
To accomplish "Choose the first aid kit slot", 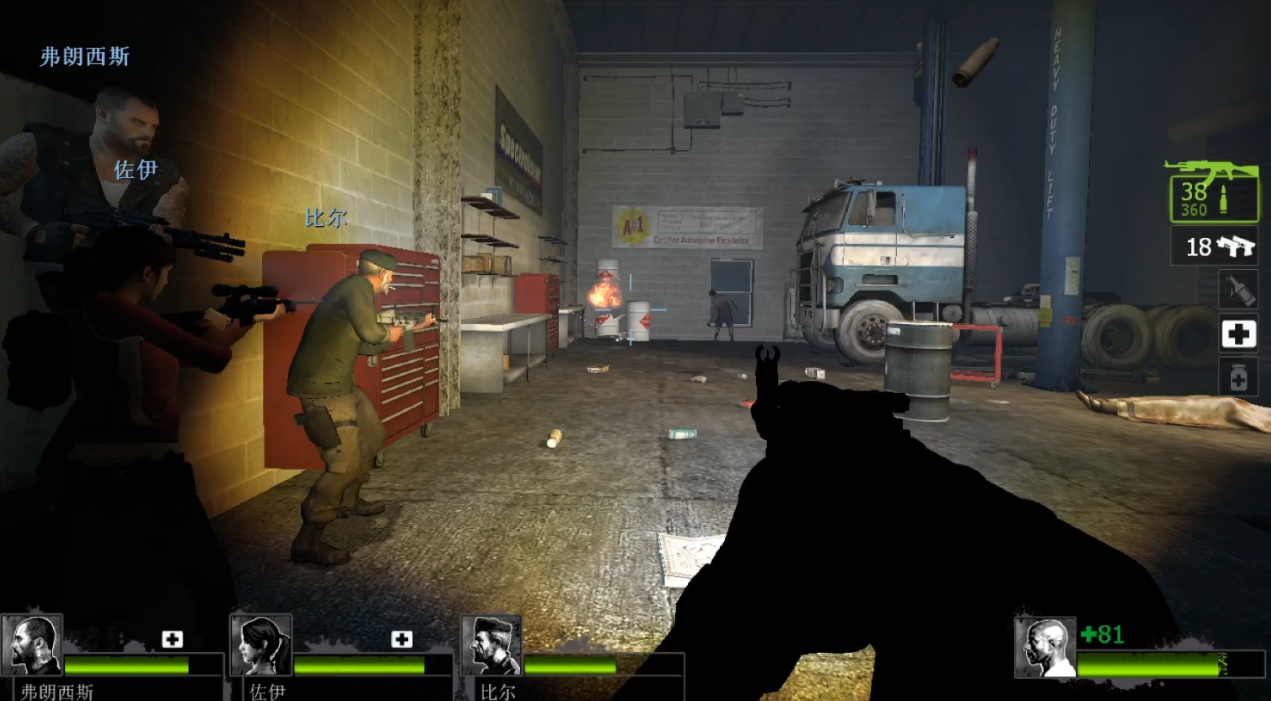I will click(x=1238, y=334).
